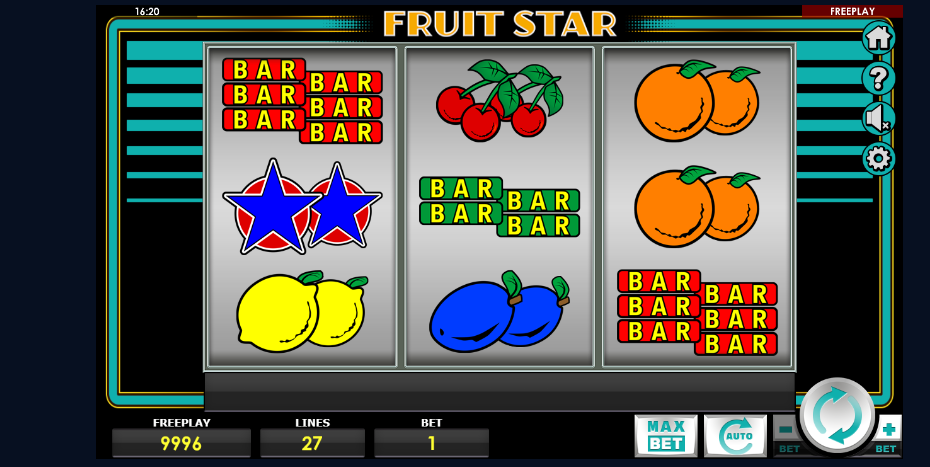Image resolution: width=930 pixels, height=467 pixels.
Task: Go to the home screen icon
Action: click(x=878, y=38)
